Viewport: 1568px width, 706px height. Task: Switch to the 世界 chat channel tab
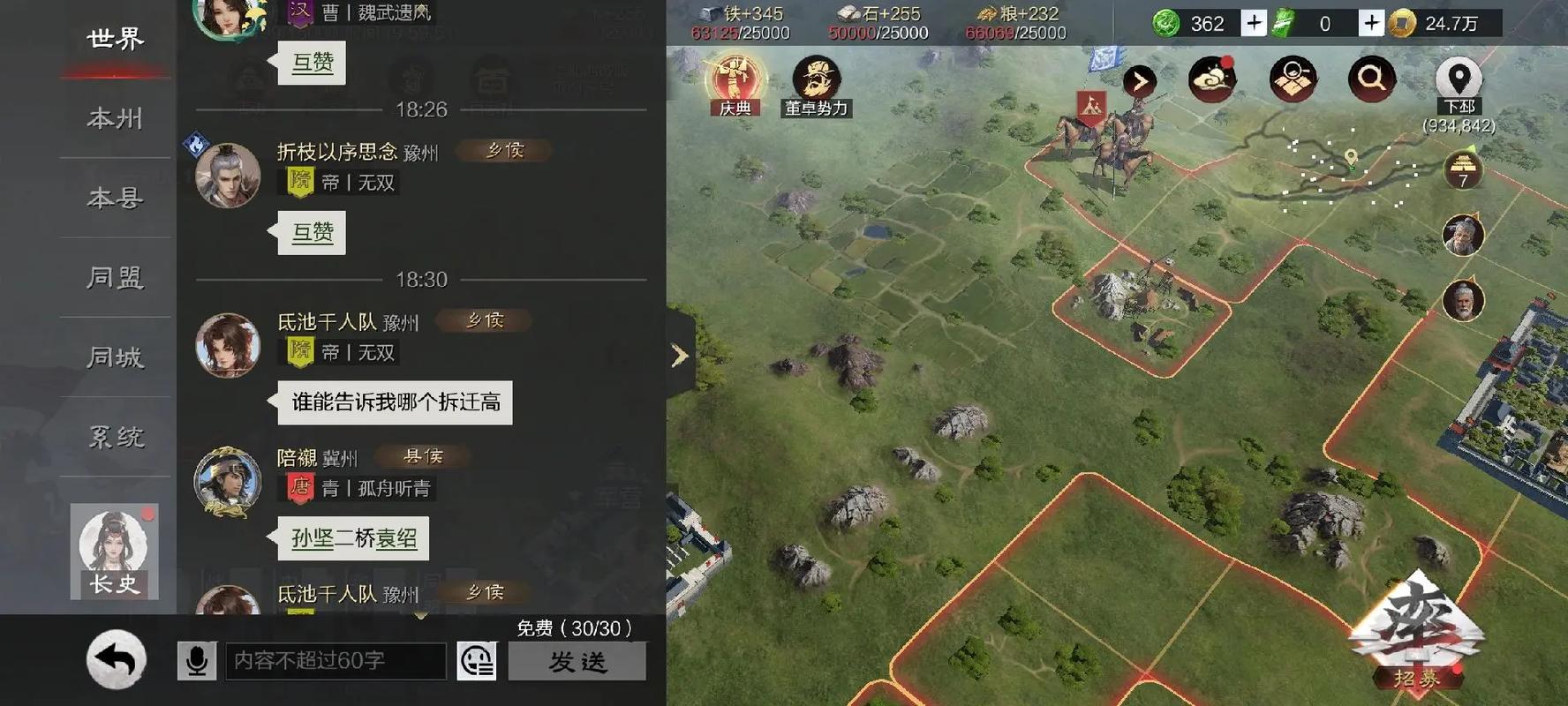coord(114,39)
